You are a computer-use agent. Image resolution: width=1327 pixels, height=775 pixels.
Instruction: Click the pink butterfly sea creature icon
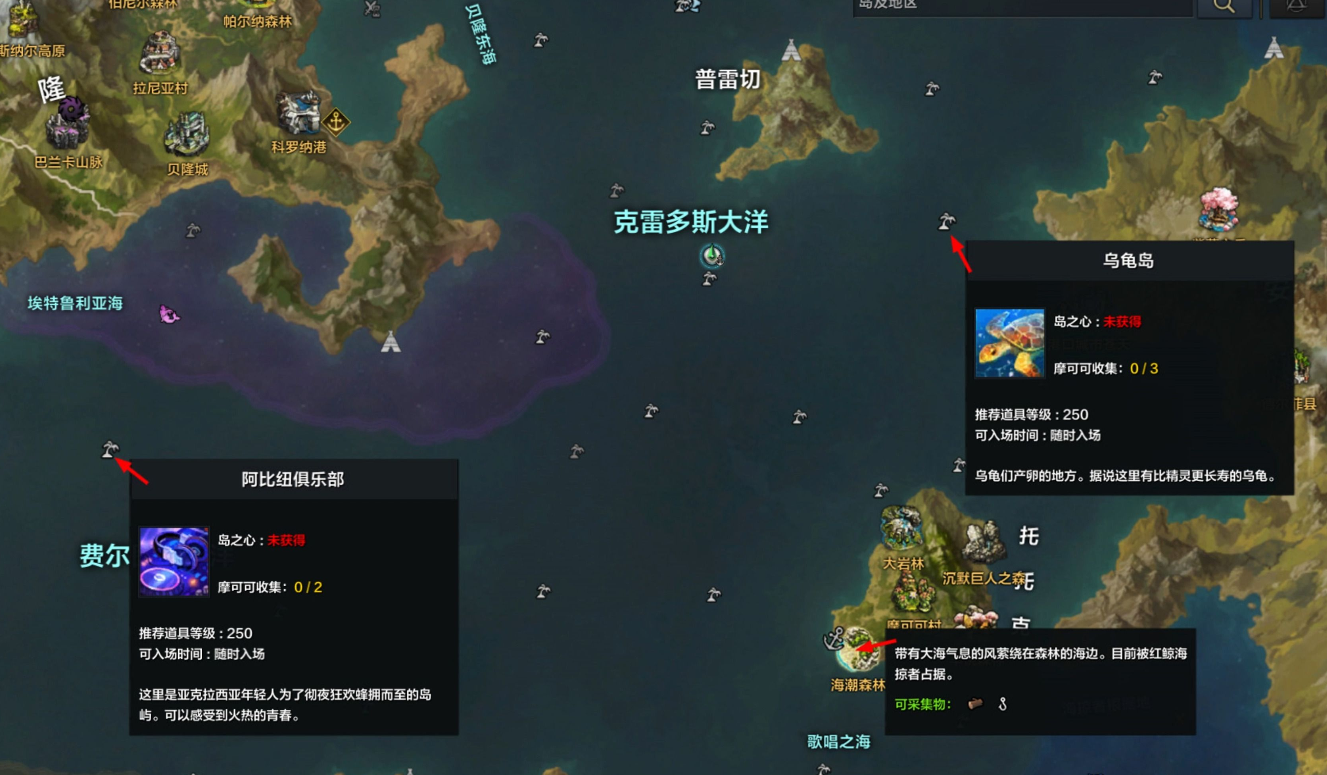[x=168, y=313]
